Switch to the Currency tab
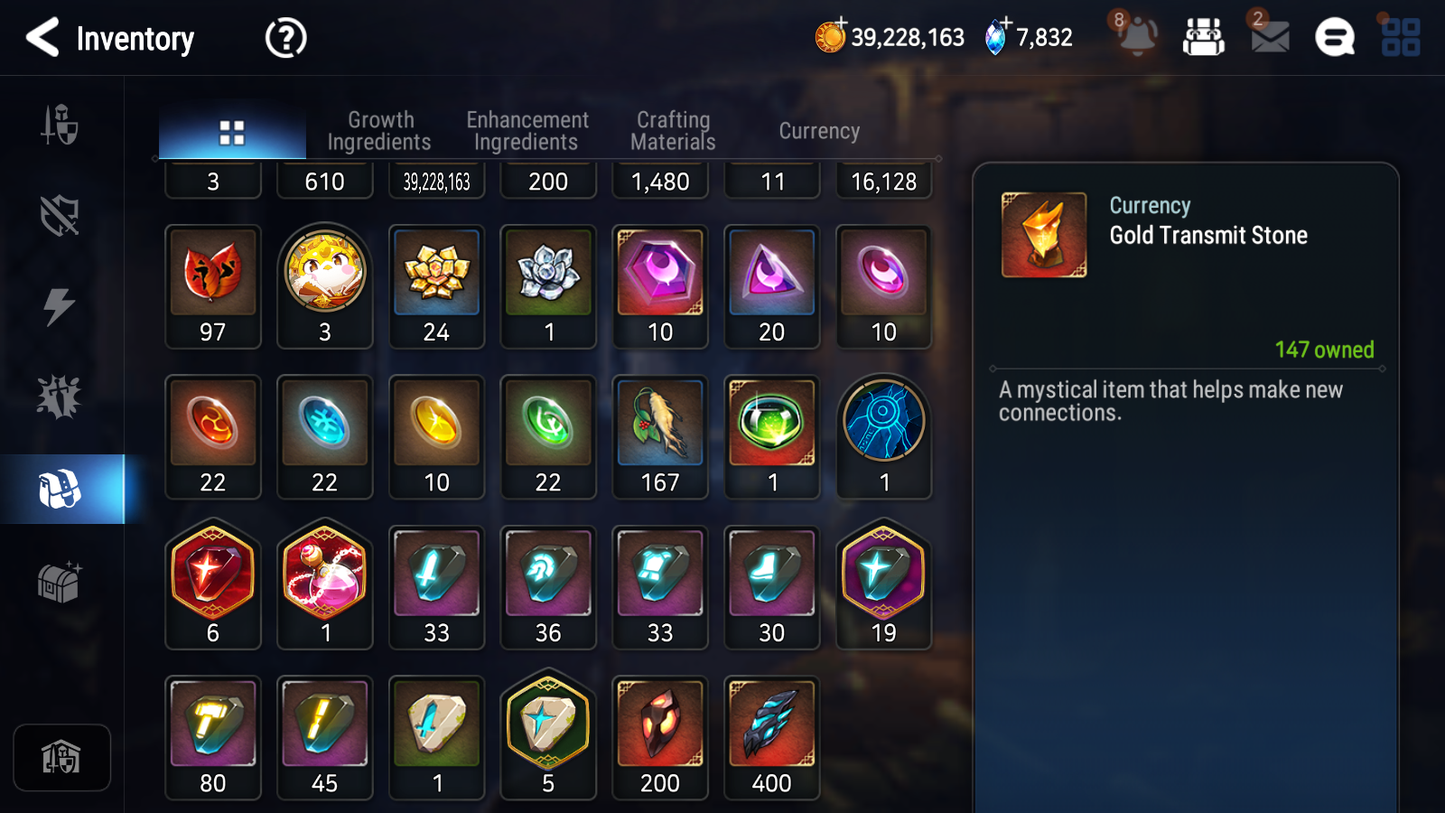 pyautogui.click(x=818, y=131)
